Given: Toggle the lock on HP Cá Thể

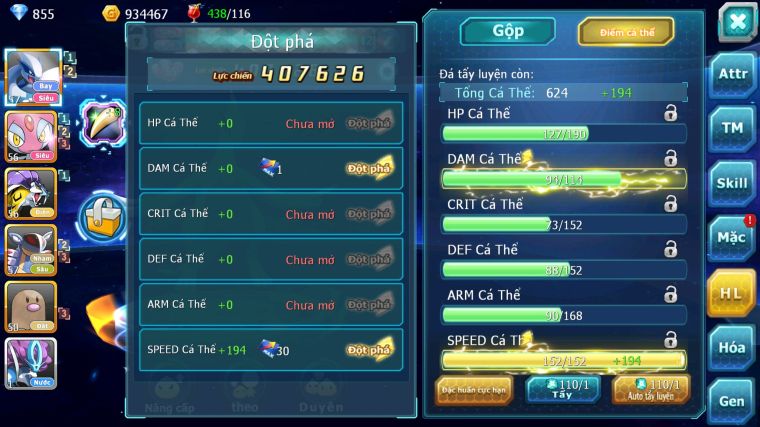Looking at the screenshot, I should (670, 114).
